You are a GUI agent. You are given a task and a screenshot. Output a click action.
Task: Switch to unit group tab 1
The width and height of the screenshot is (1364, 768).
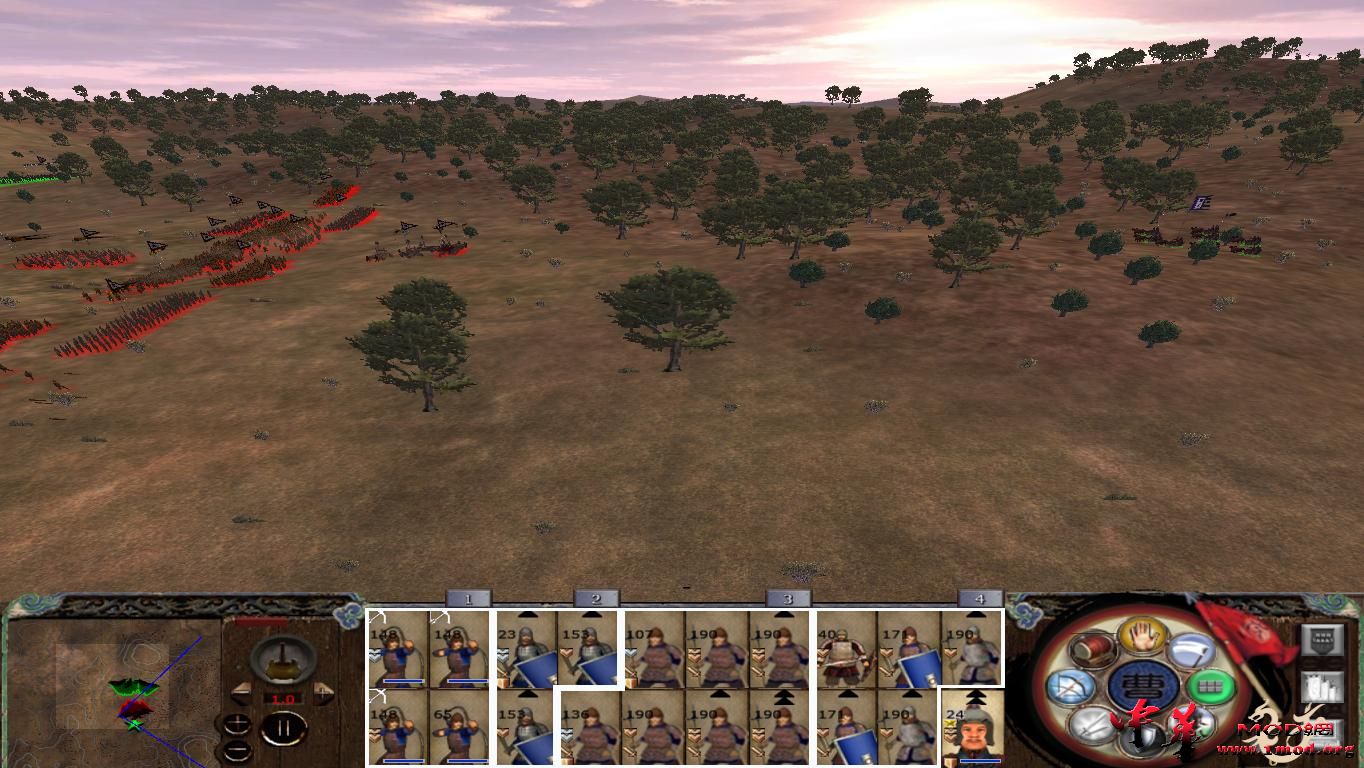pyautogui.click(x=467, y=596)
